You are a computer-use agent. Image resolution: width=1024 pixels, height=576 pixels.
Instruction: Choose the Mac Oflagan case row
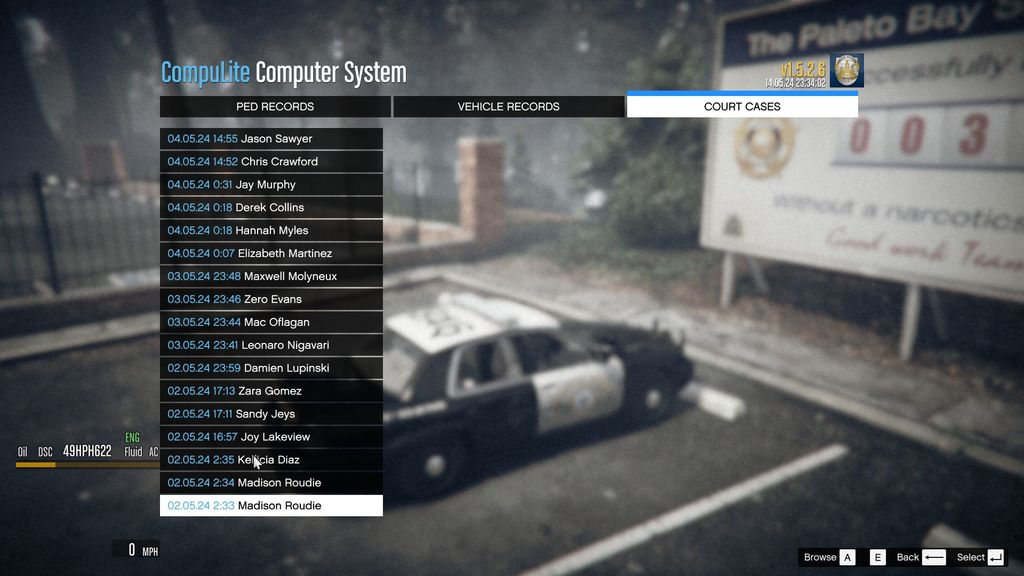(x=271, y=323)
